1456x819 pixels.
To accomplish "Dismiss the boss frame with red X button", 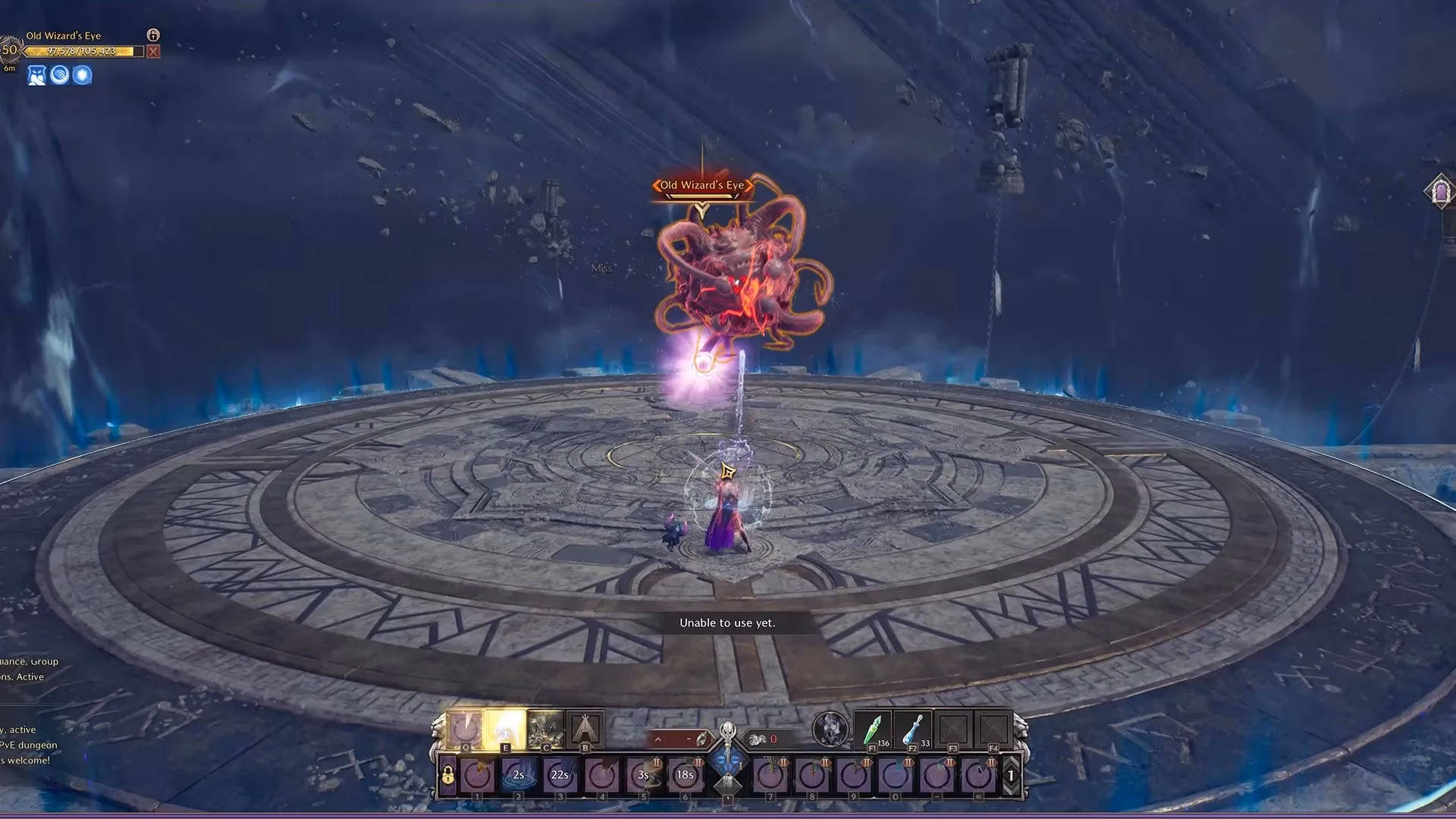I will coord(153,51).
